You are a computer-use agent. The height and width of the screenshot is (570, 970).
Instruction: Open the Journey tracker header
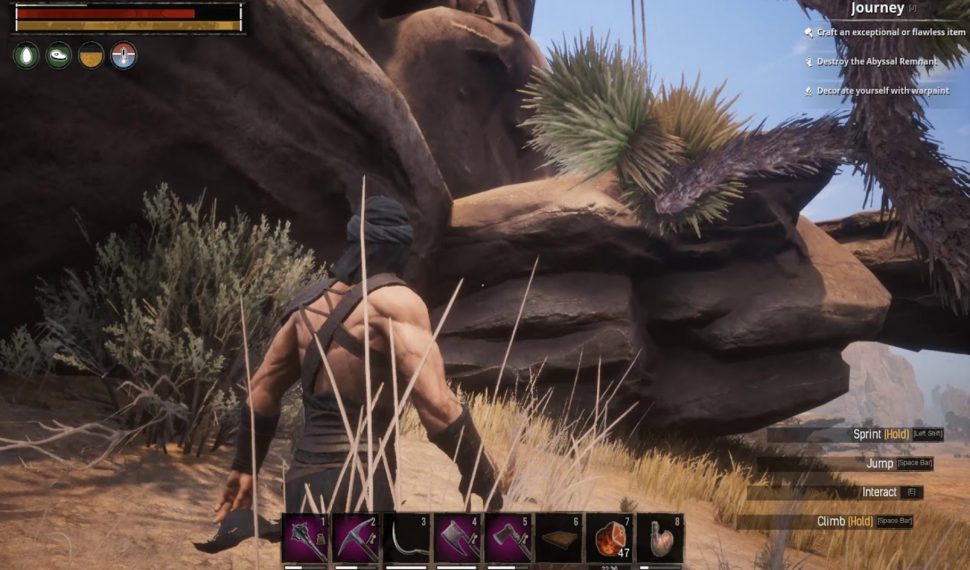click(x=877, y=9)
